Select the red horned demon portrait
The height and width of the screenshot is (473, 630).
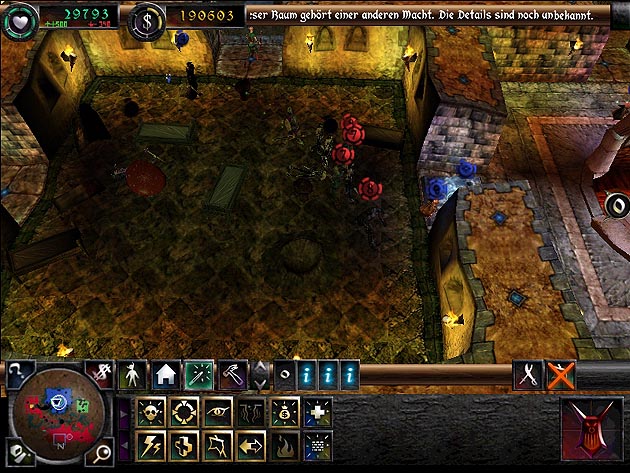[x=589, y=427]
